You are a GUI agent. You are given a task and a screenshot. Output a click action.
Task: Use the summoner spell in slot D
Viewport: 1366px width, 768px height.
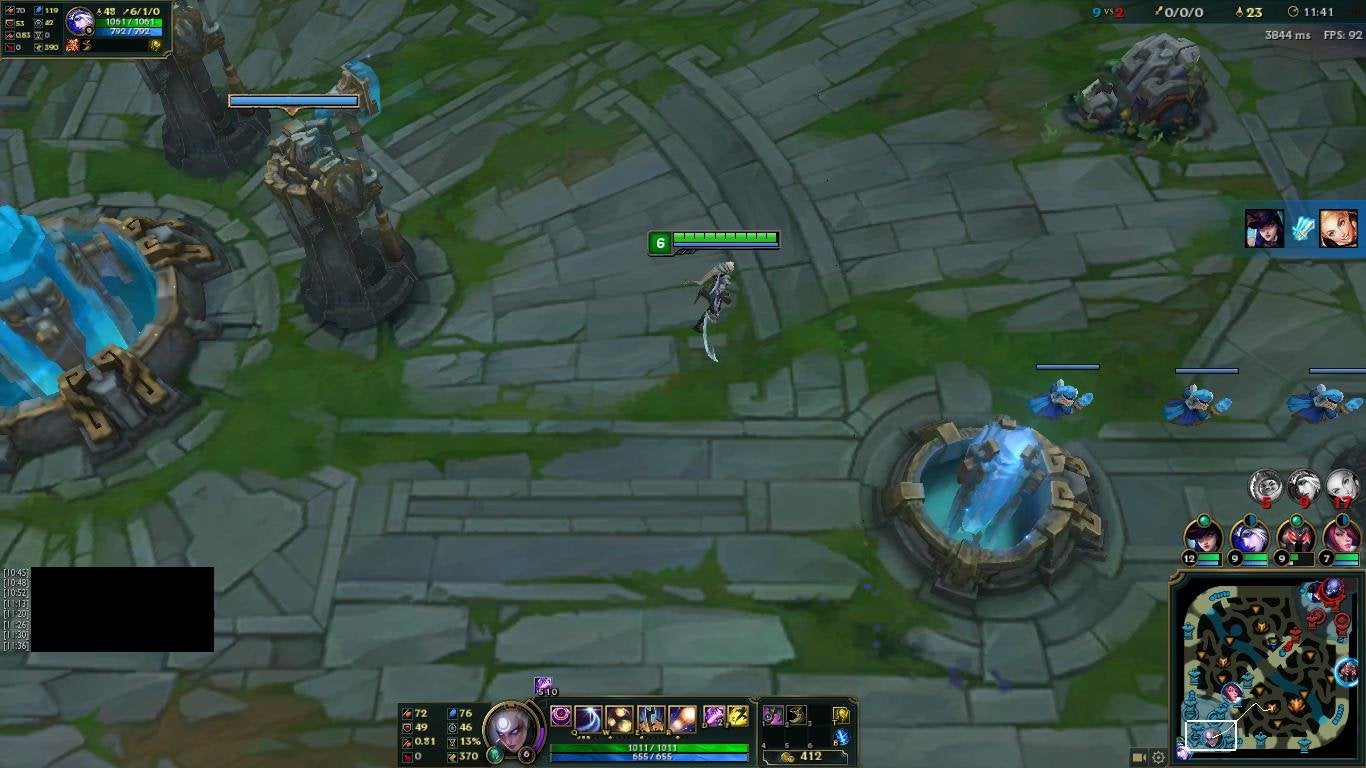(x=713, y=717)
